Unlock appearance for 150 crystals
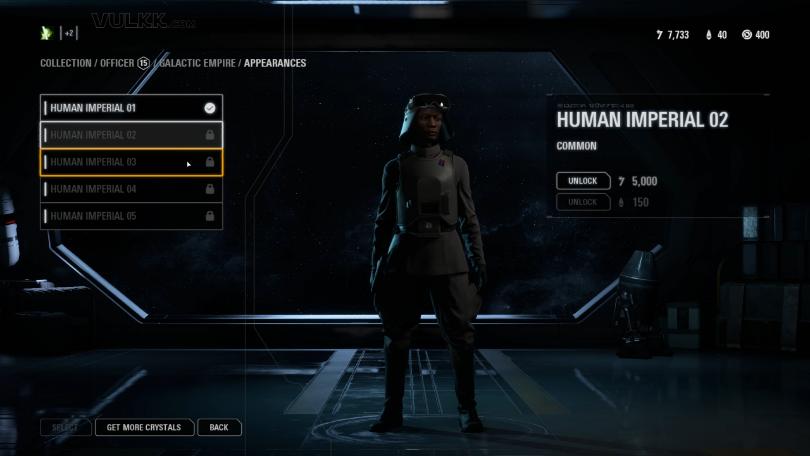This screenshot has width=810, height=456. (x=583, y=202)
